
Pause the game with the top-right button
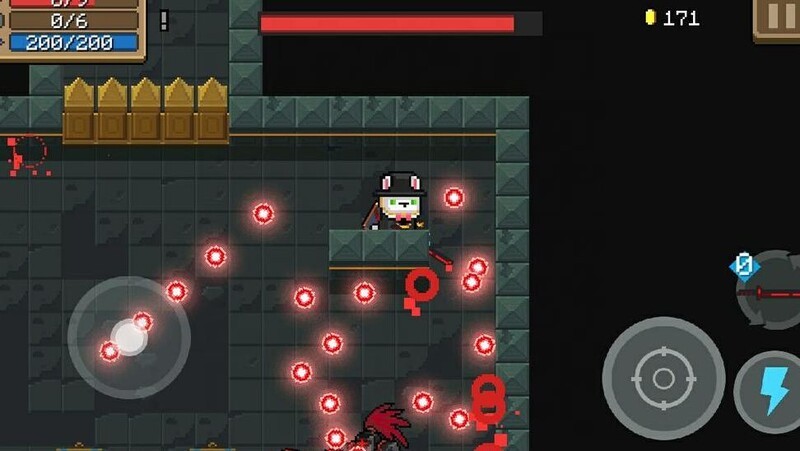click(x=778, y=18)
